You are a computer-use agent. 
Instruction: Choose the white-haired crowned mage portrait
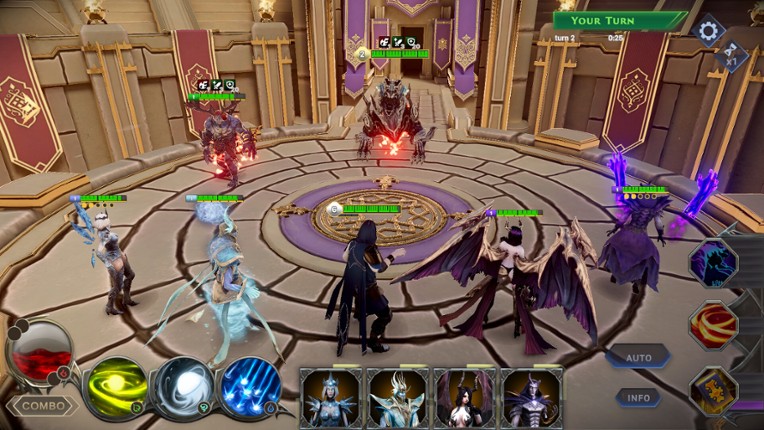point(398,398)
